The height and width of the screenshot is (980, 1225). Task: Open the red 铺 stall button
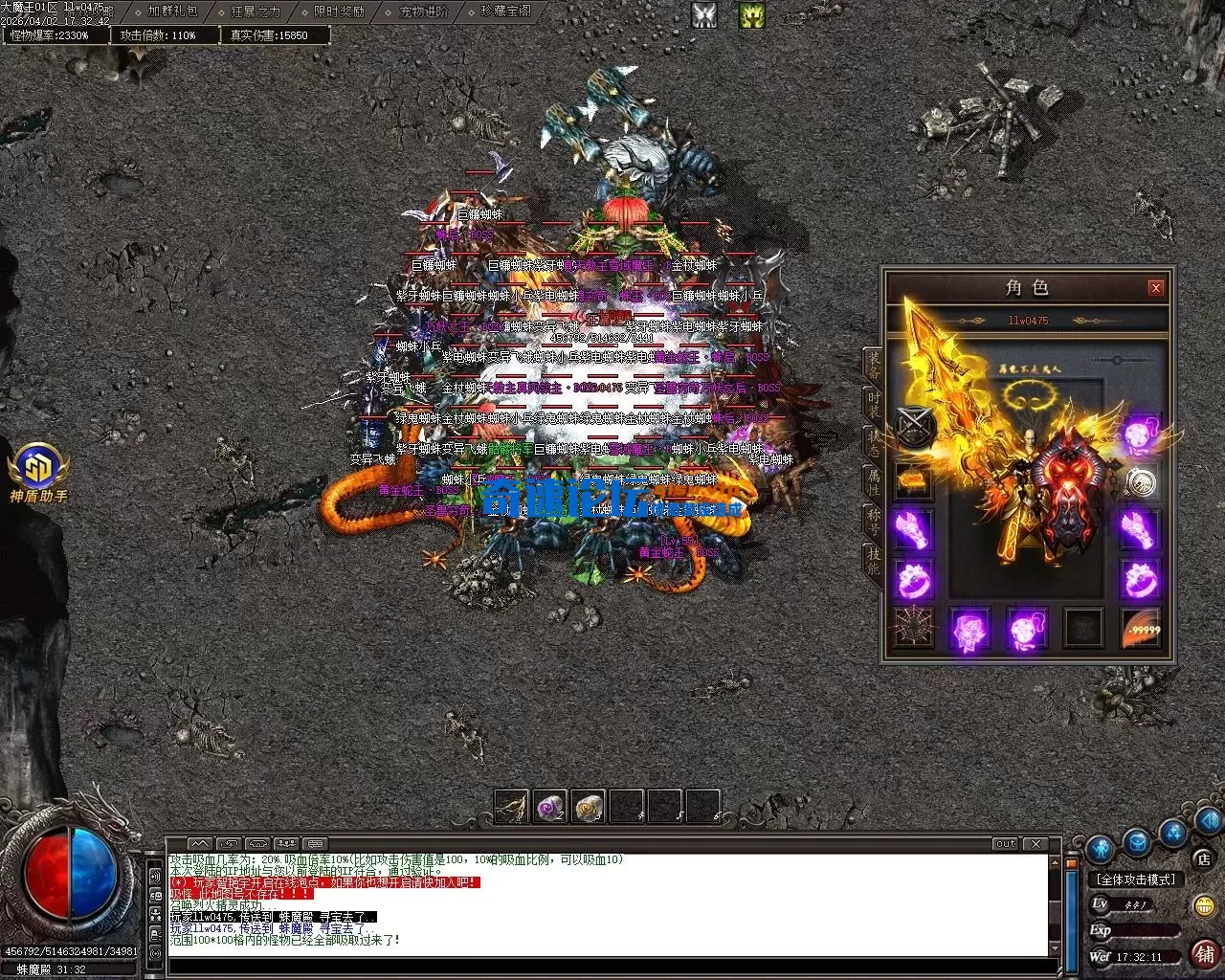pyautogui.click(x=1204, y=953)
